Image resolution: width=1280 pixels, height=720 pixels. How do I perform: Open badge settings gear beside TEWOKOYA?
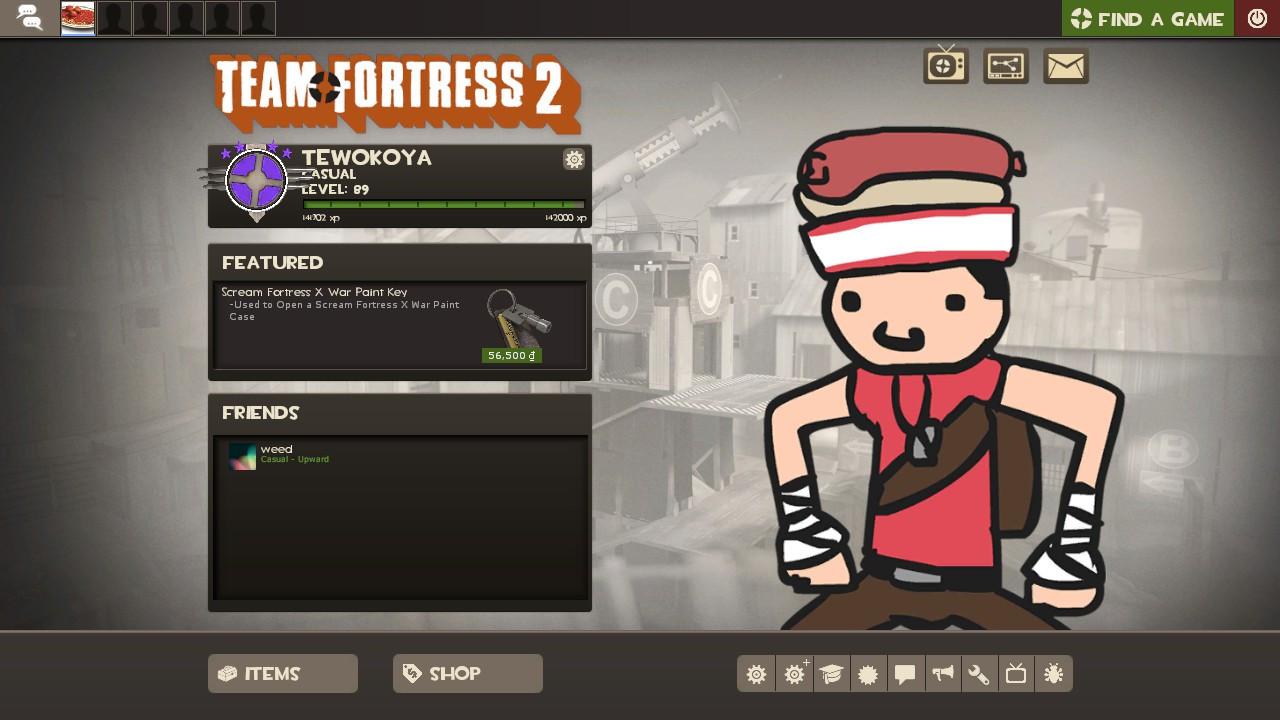pyautogui.click(x=574, y=159)
